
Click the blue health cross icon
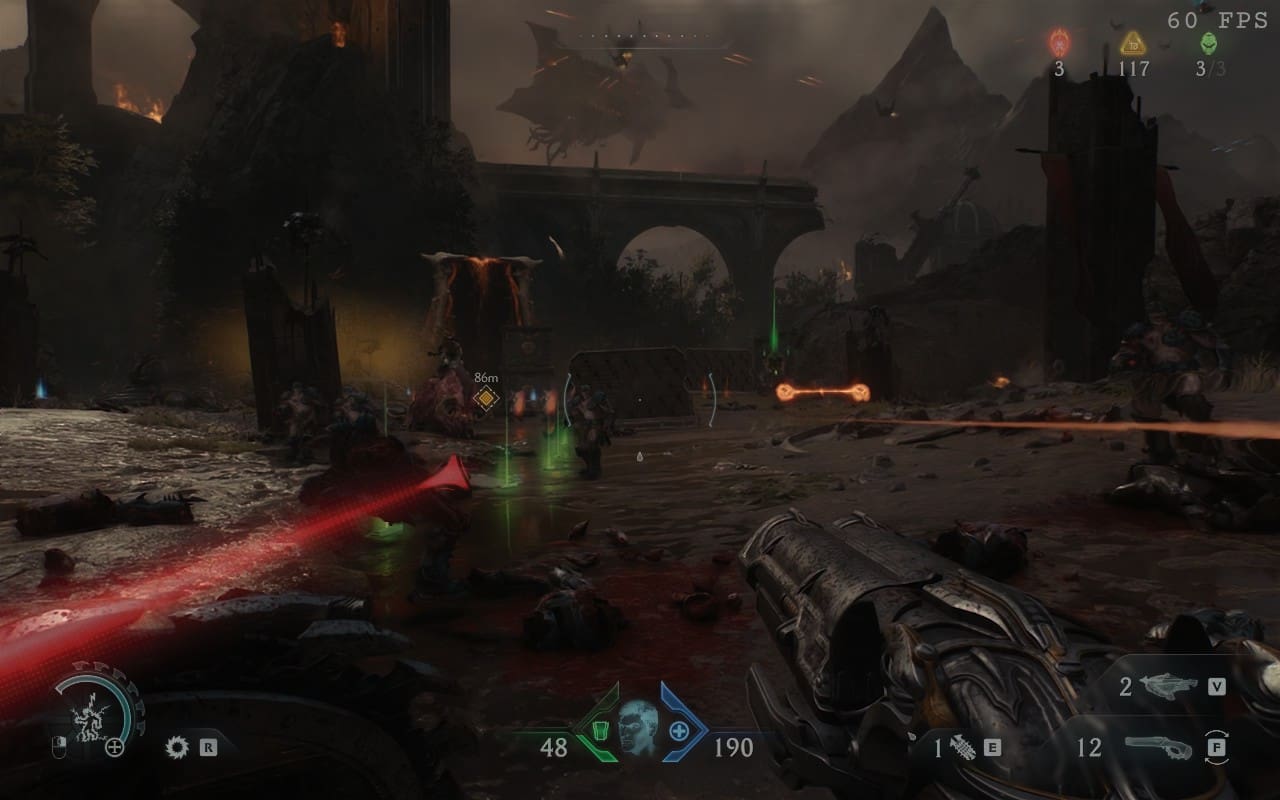click(678, 731)
